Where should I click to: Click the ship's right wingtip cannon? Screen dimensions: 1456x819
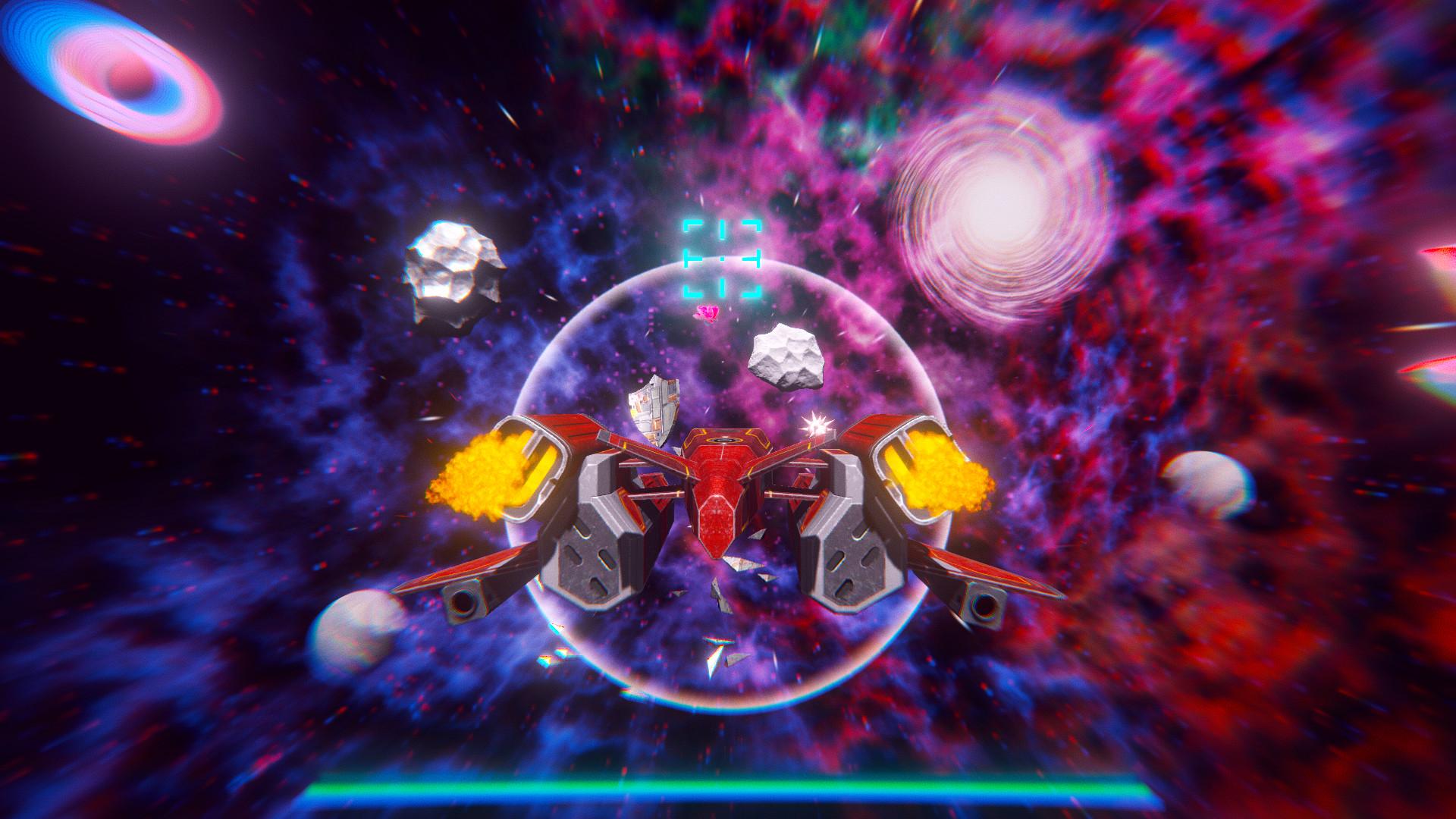tap(986, 607)
